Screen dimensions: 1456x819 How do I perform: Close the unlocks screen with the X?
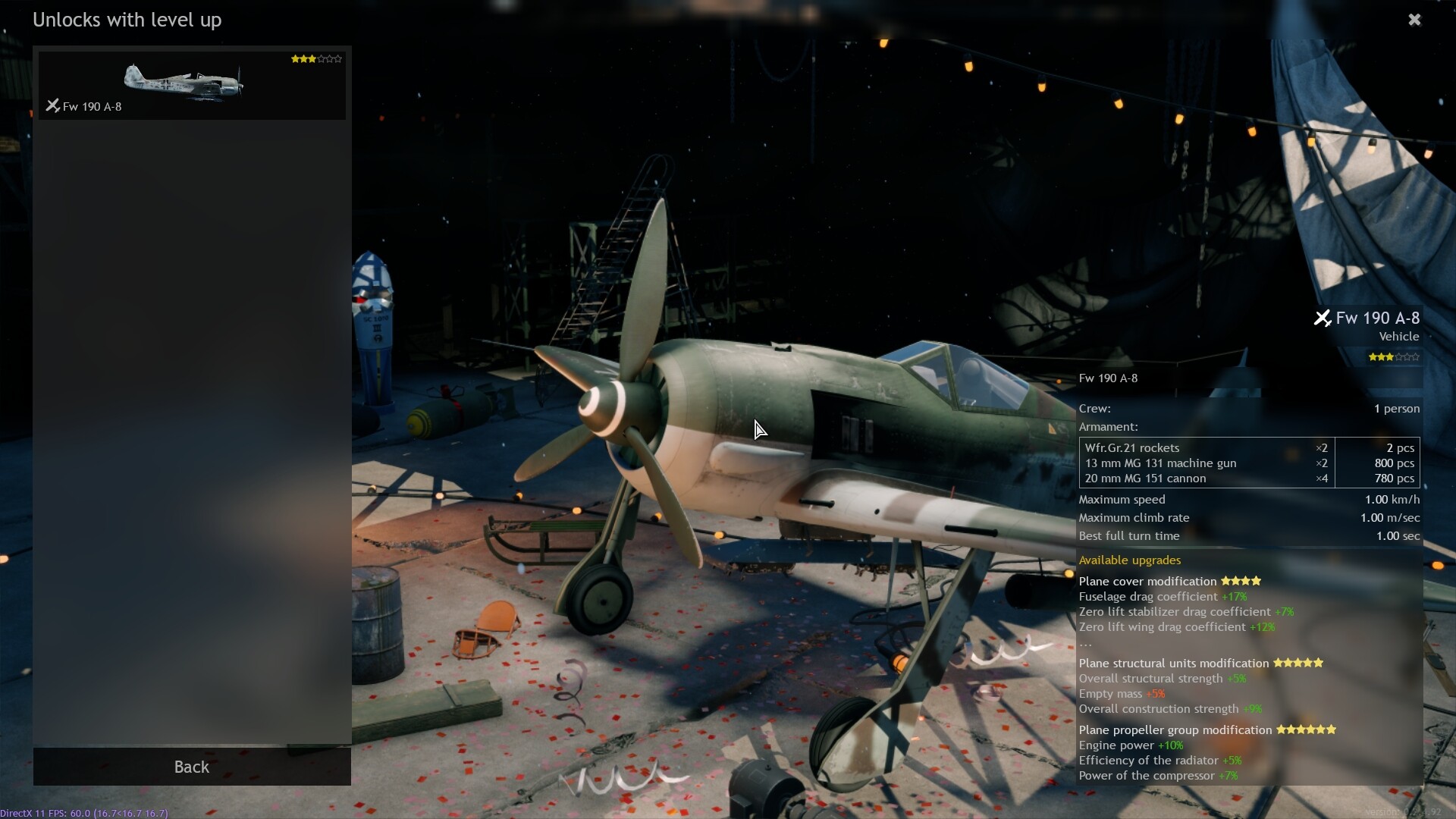1414,20
